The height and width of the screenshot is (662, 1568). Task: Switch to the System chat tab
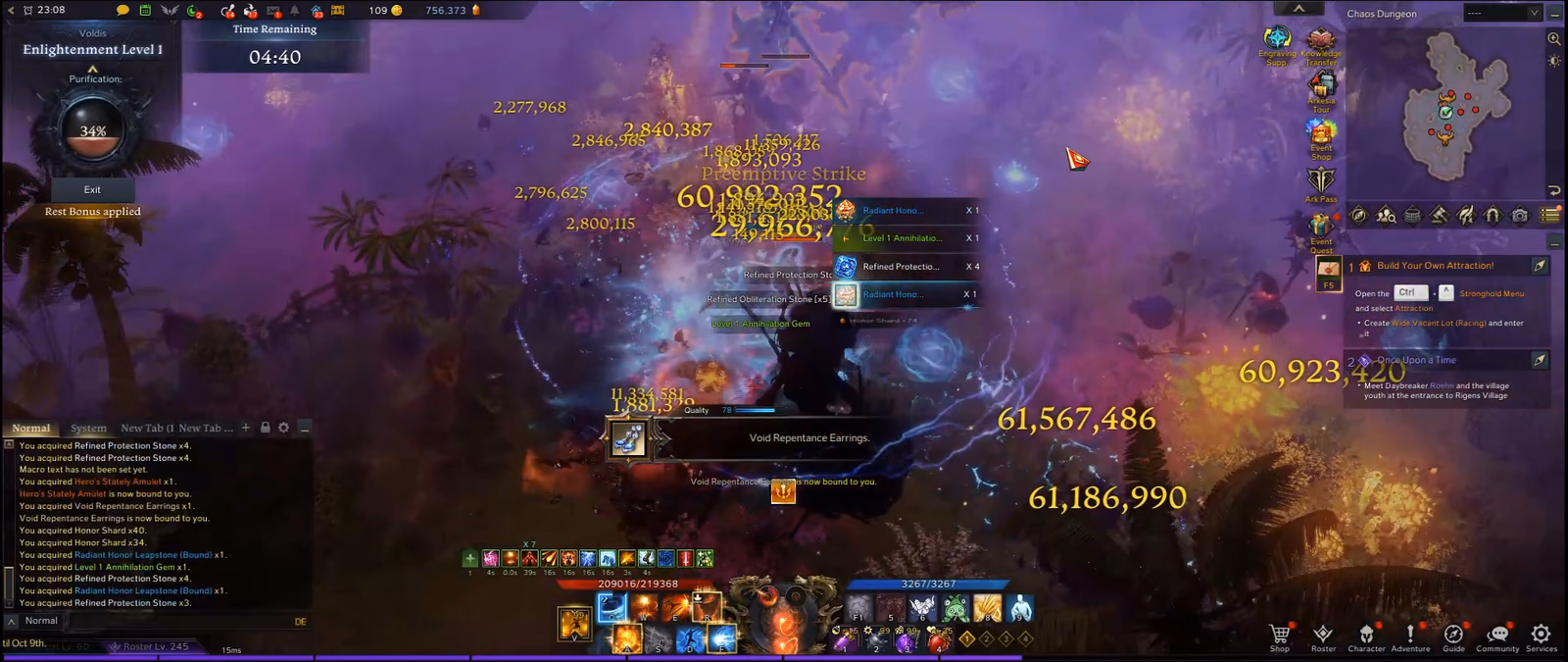[88, 429]
